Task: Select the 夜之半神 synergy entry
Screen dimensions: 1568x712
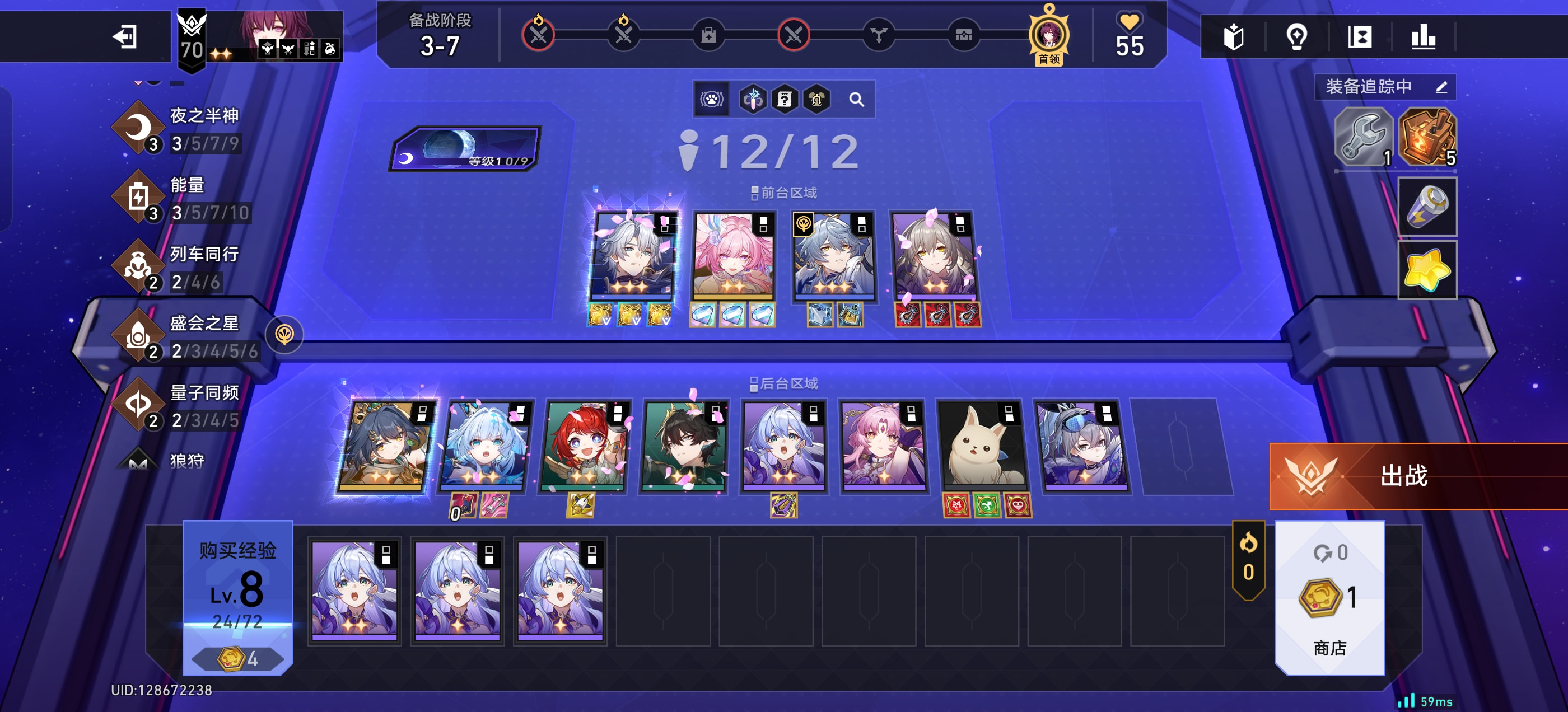Action: [183, 129]
